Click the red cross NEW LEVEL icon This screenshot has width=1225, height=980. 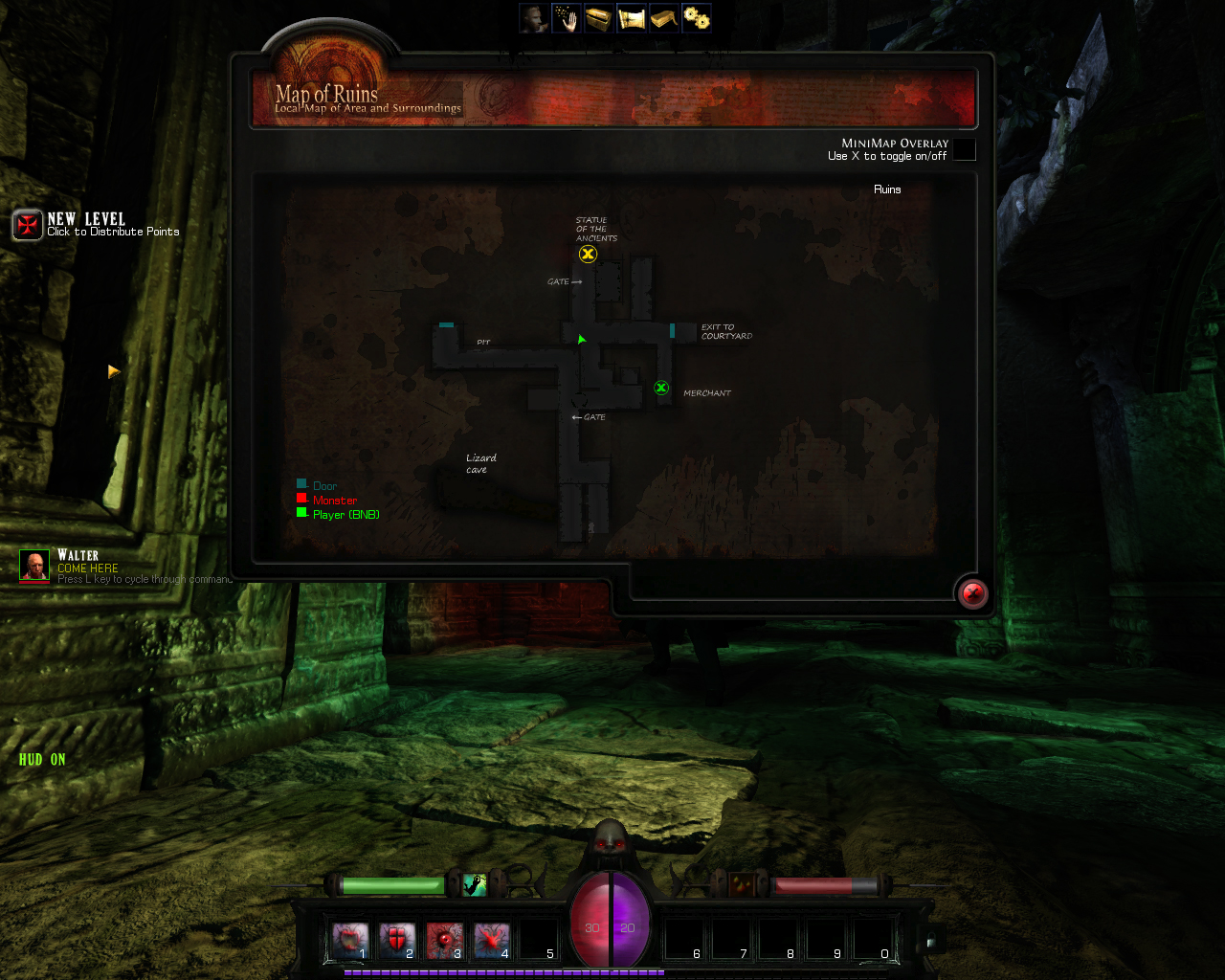pos(27,225)
